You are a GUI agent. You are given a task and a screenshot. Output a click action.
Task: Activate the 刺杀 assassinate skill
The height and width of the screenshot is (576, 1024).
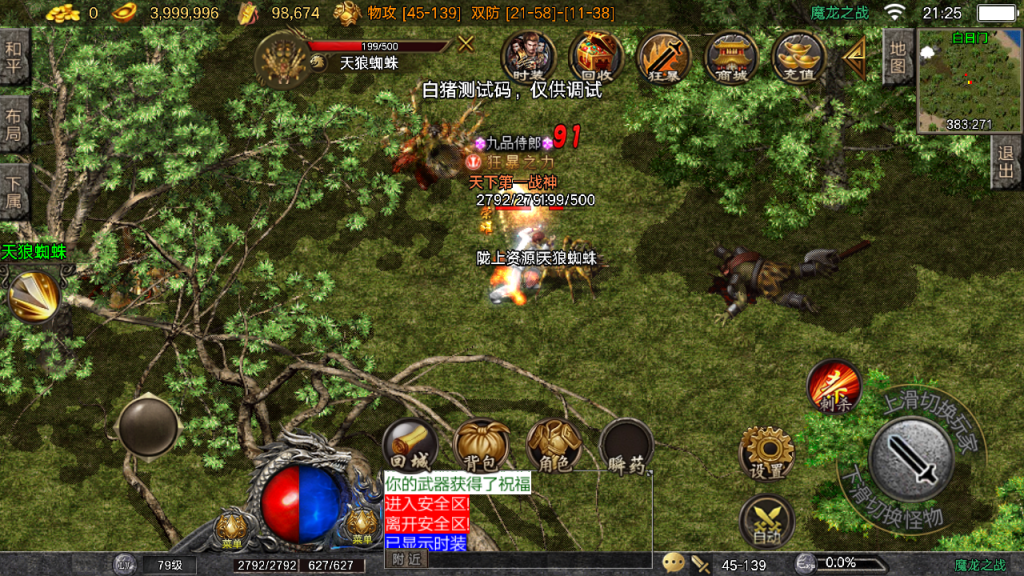(x=834, y=385)
